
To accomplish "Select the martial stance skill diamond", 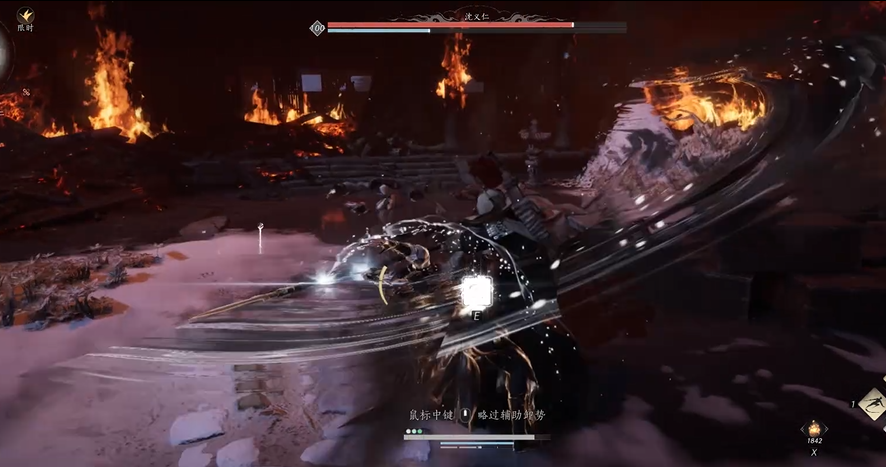I will coord(872,403).
